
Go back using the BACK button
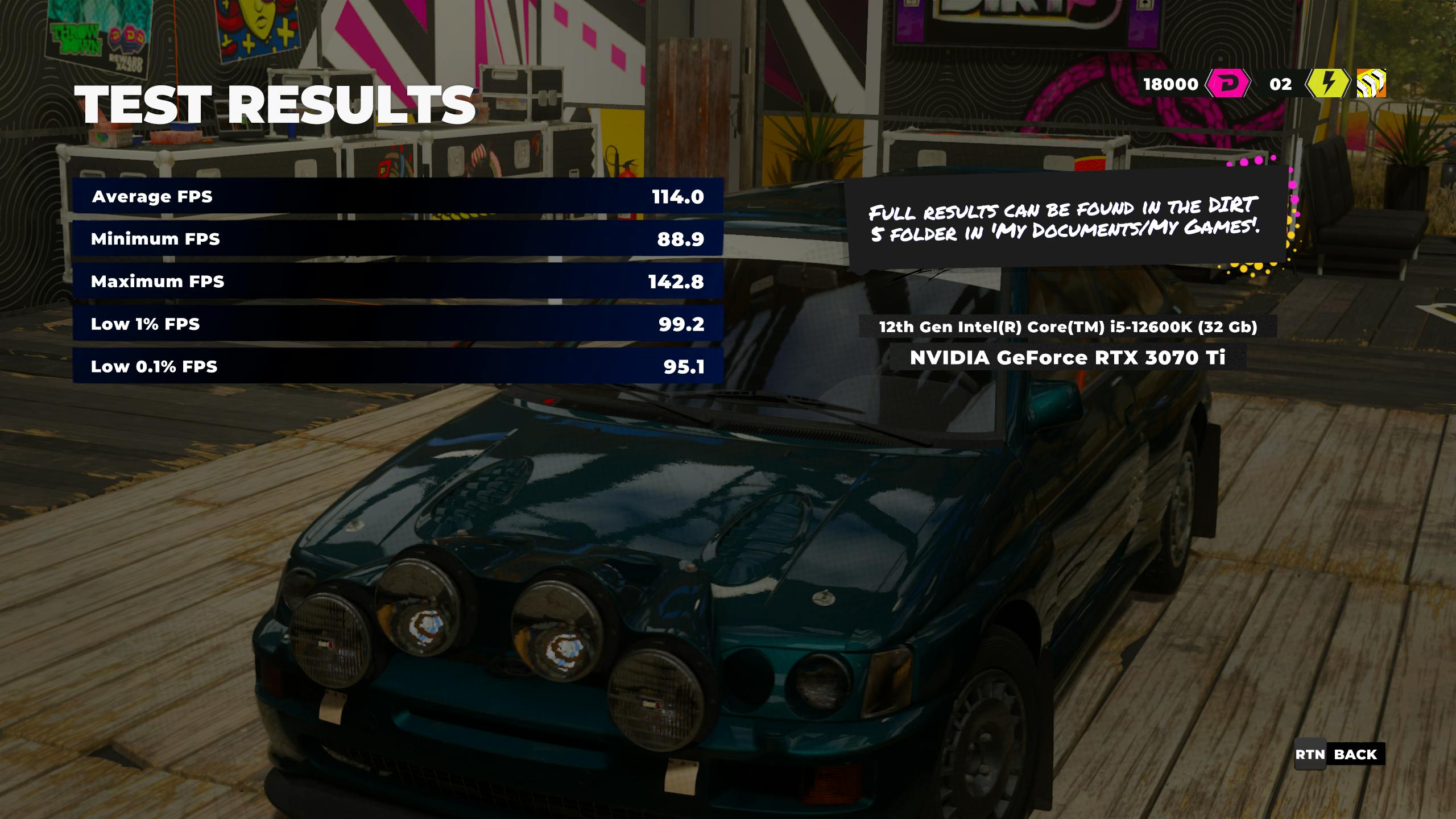pos(1339,755)
